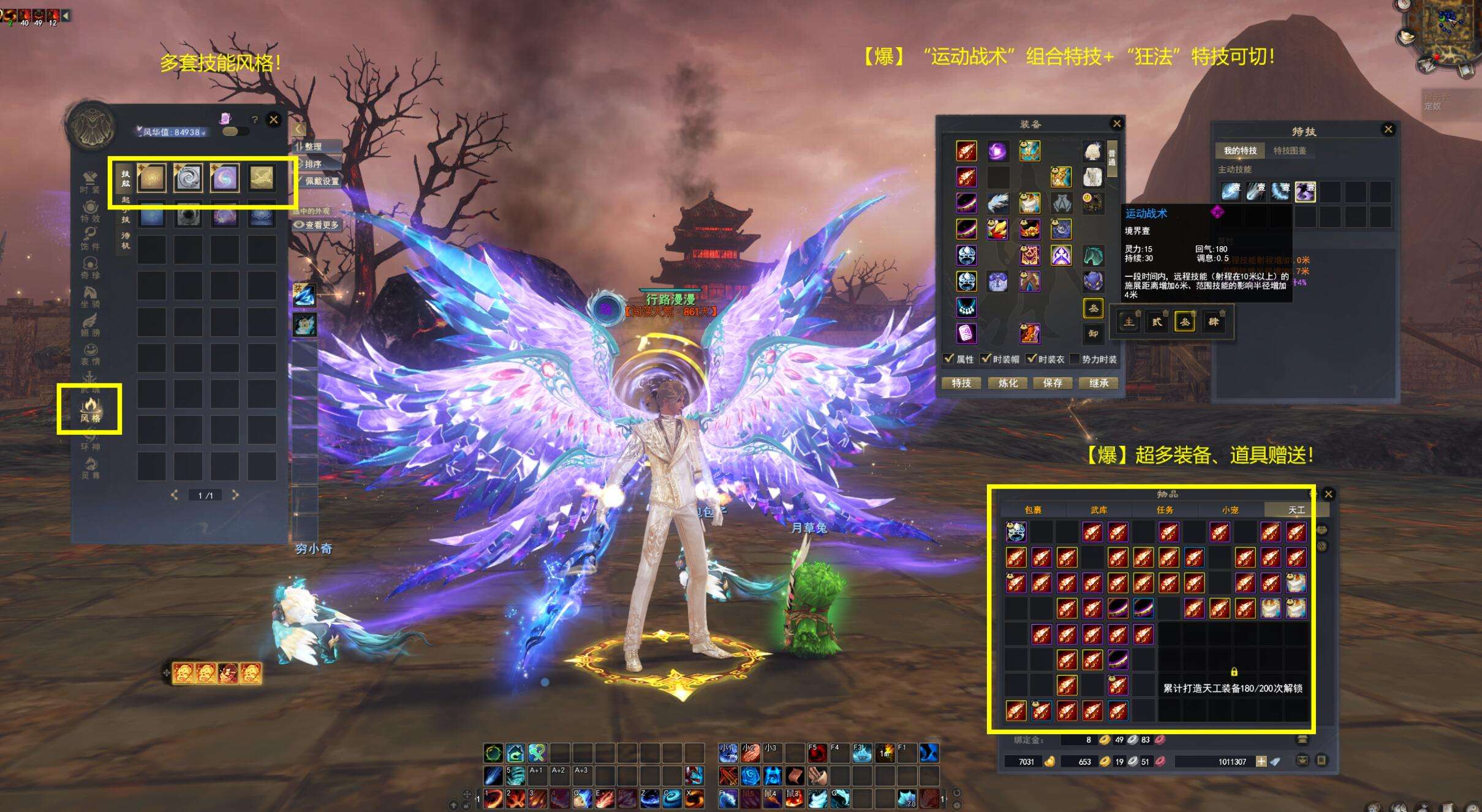Close the 物品 inventory window
The width and height of the screenshot is (1482, 812).
pyautogui.click(x=1328, y=494)
